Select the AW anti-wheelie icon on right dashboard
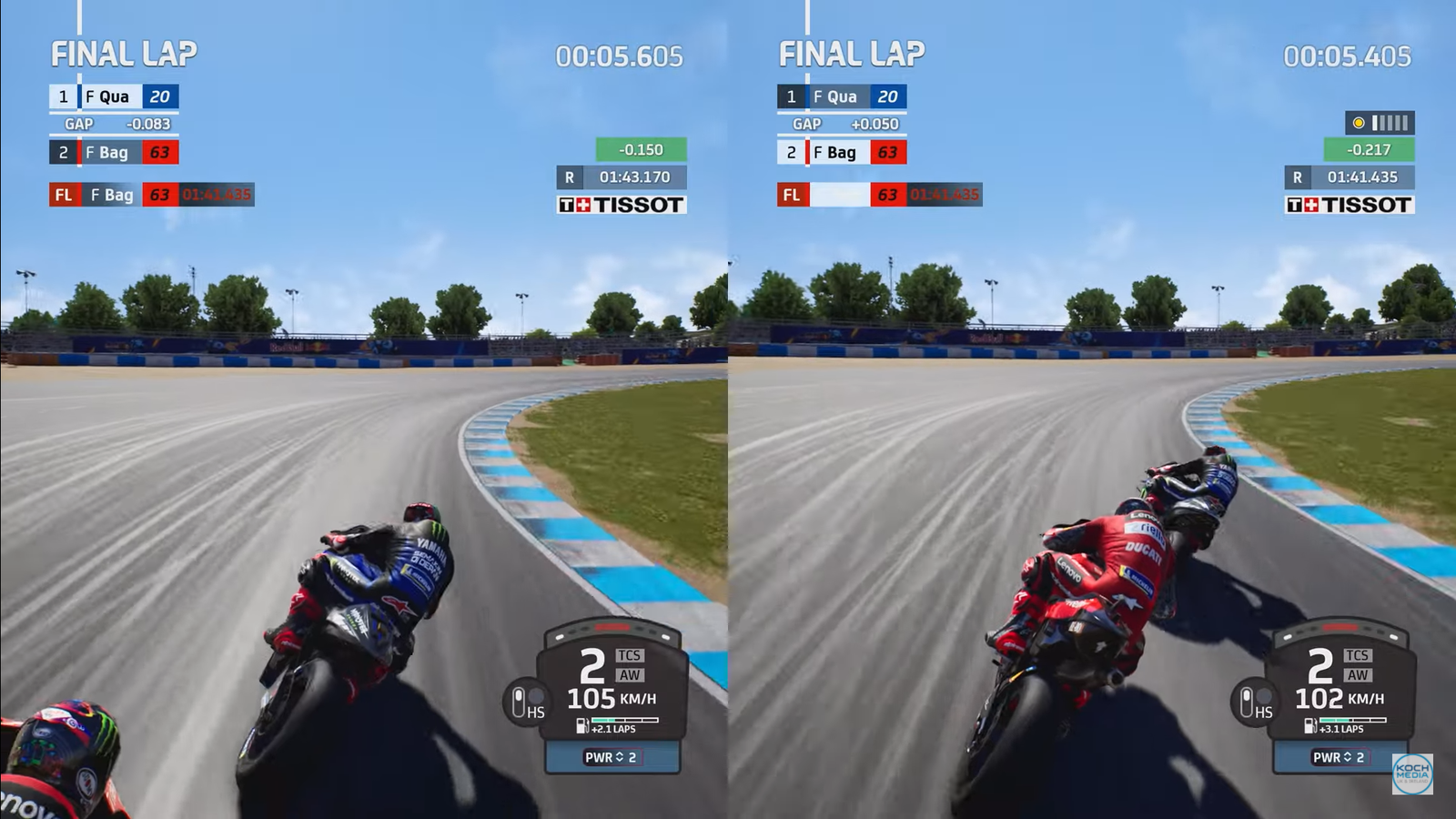This screenshot has height=819, width=1456. [x=1360, y=673]
